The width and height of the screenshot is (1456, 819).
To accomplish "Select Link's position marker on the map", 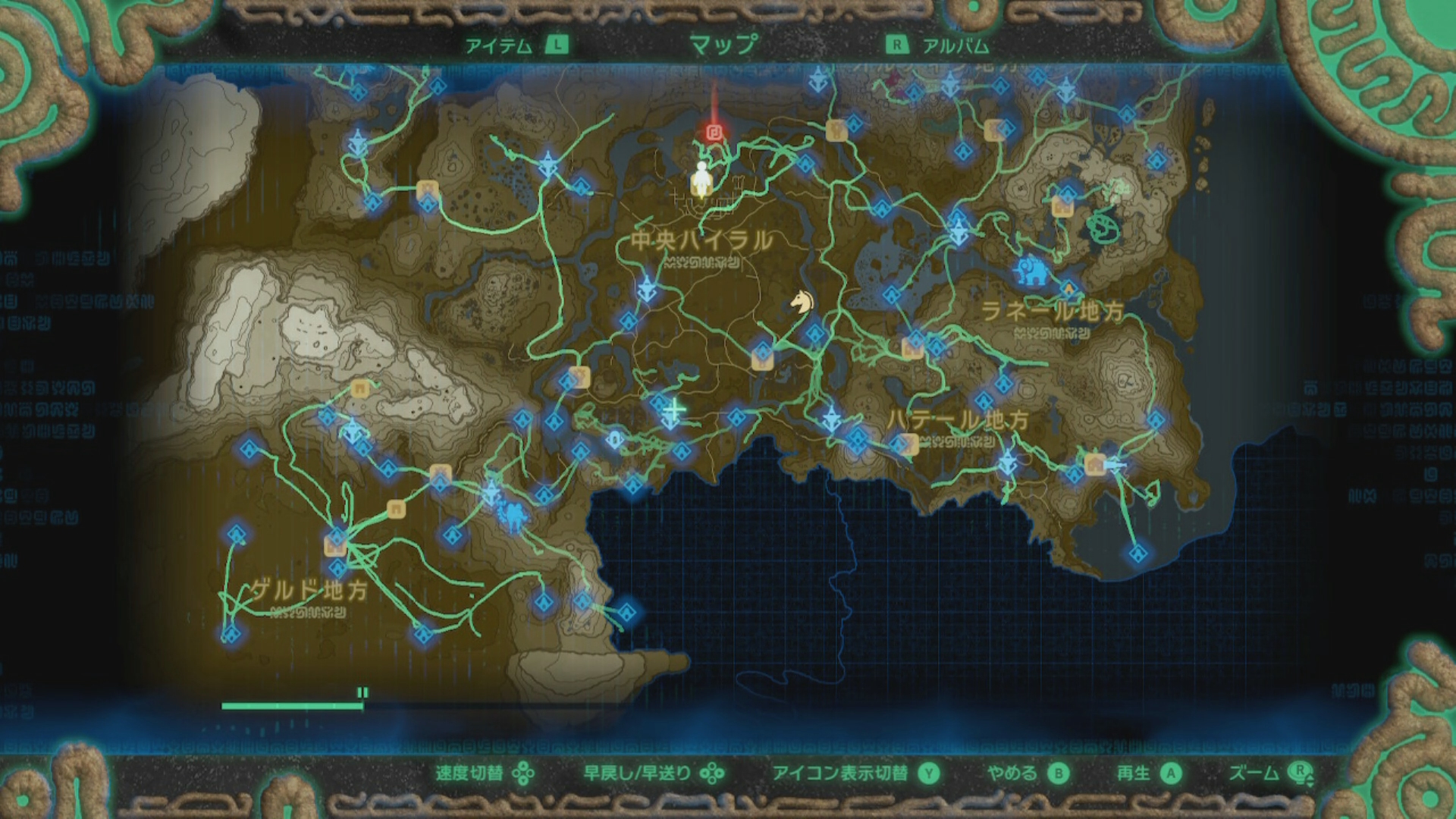I will [x=701, y=176].
